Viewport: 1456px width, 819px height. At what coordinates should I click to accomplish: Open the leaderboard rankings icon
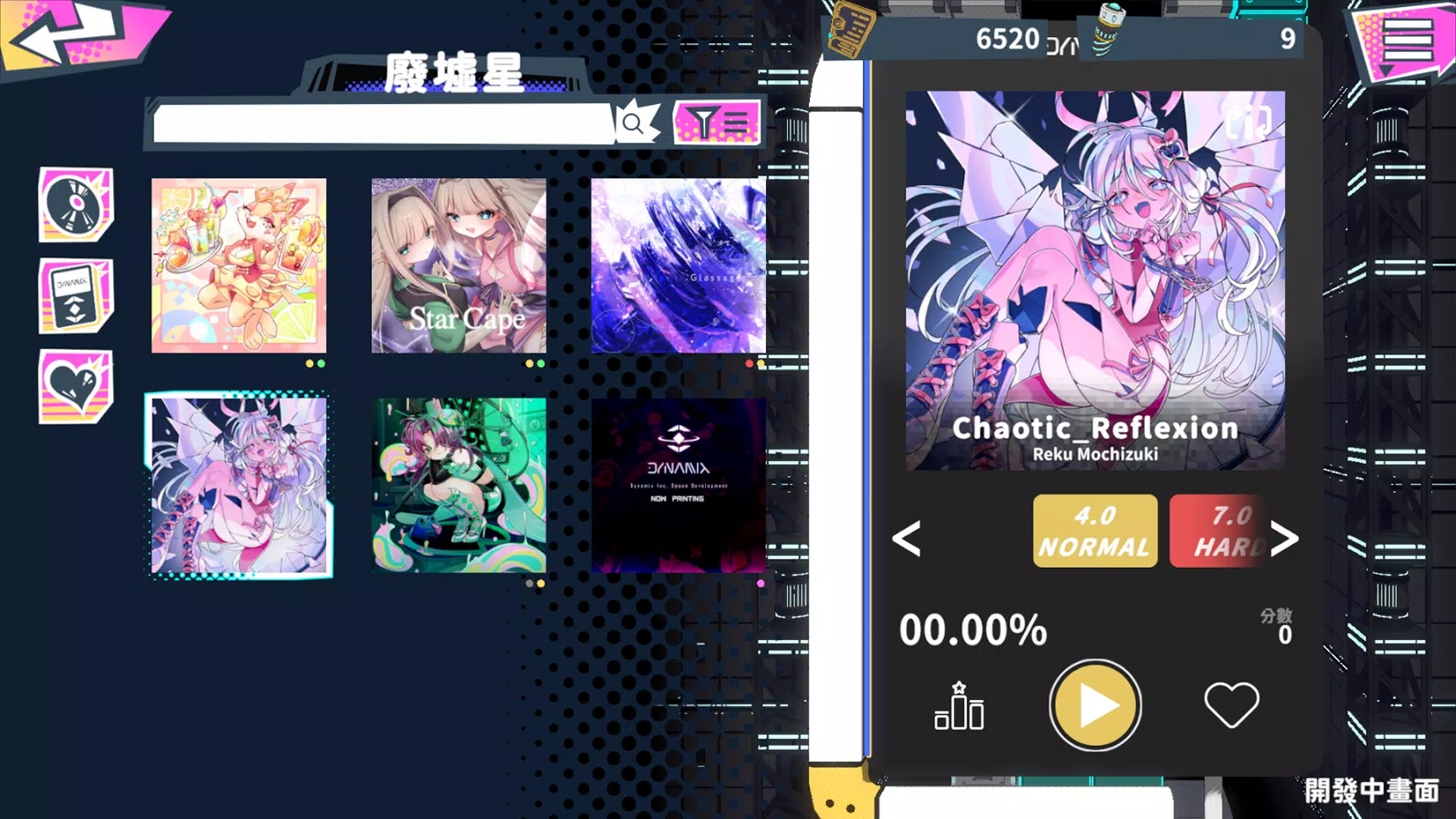pyautogui.click(x=959, y=705)
